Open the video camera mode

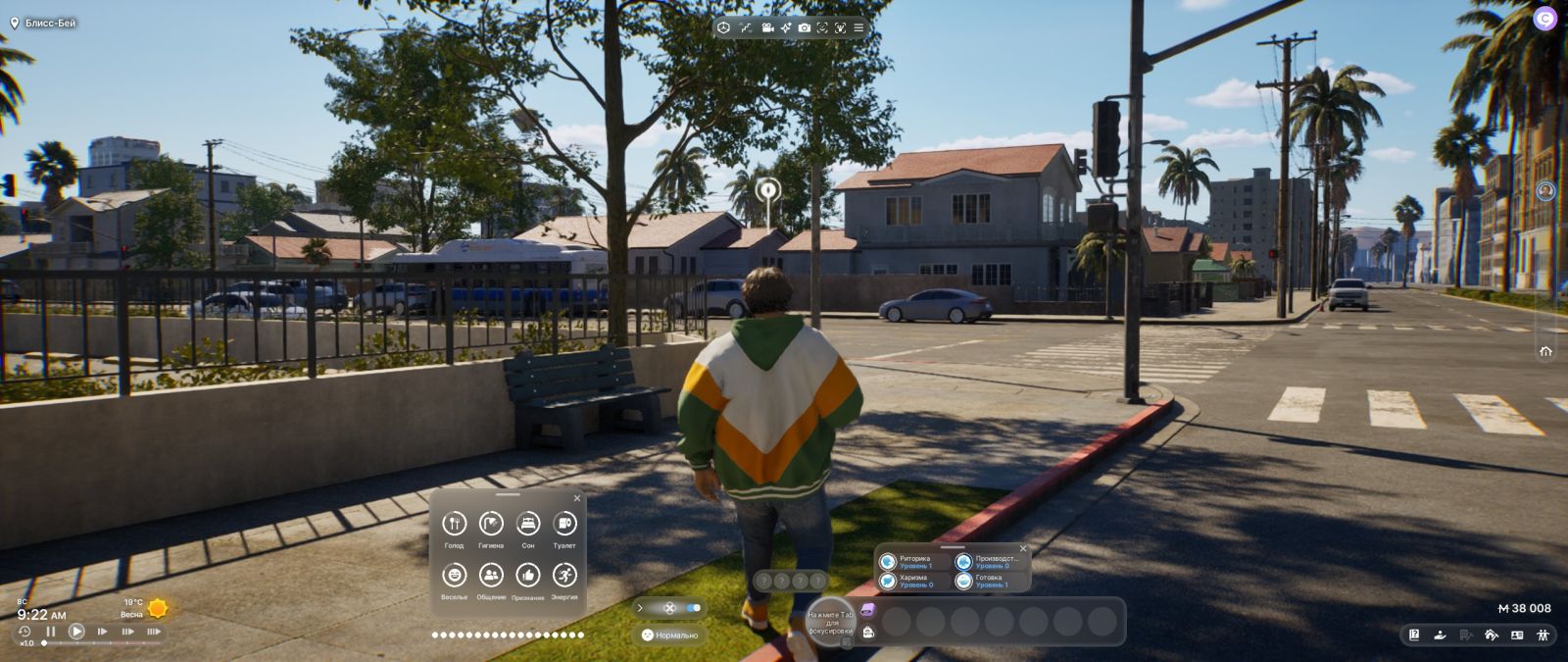[x=767, y=28]
